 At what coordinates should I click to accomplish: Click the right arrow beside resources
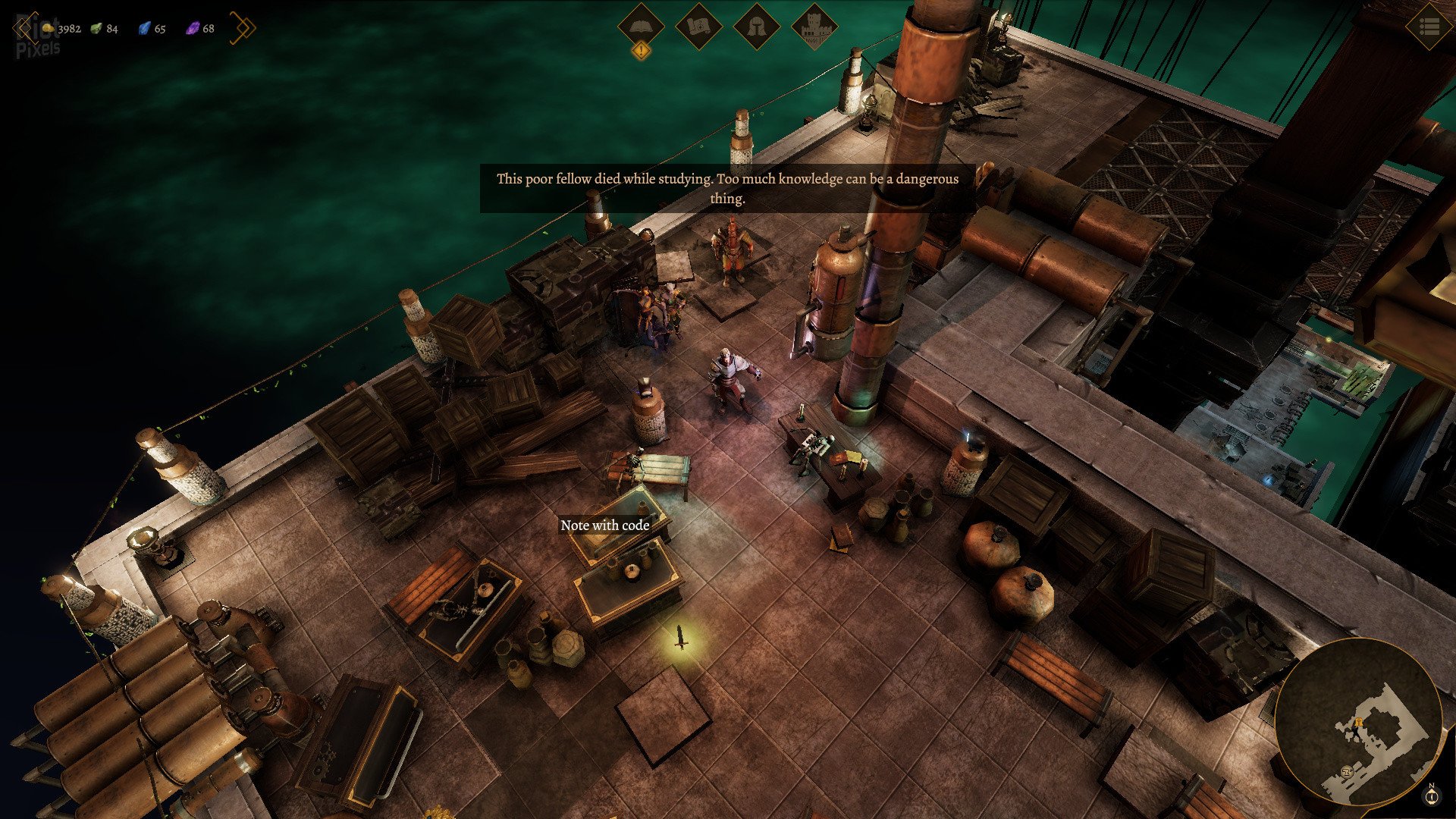(x=243, y=28)
